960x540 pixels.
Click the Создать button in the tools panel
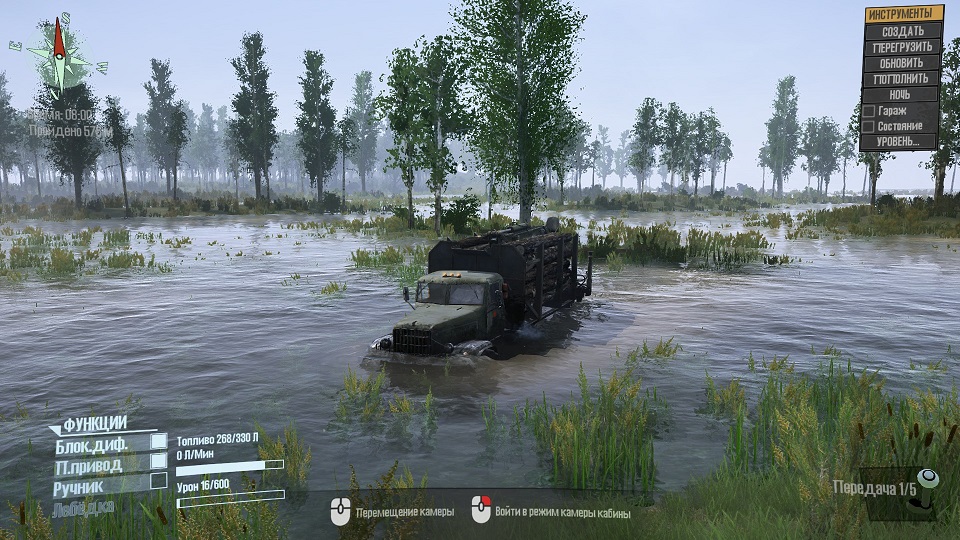click(902, 31)
